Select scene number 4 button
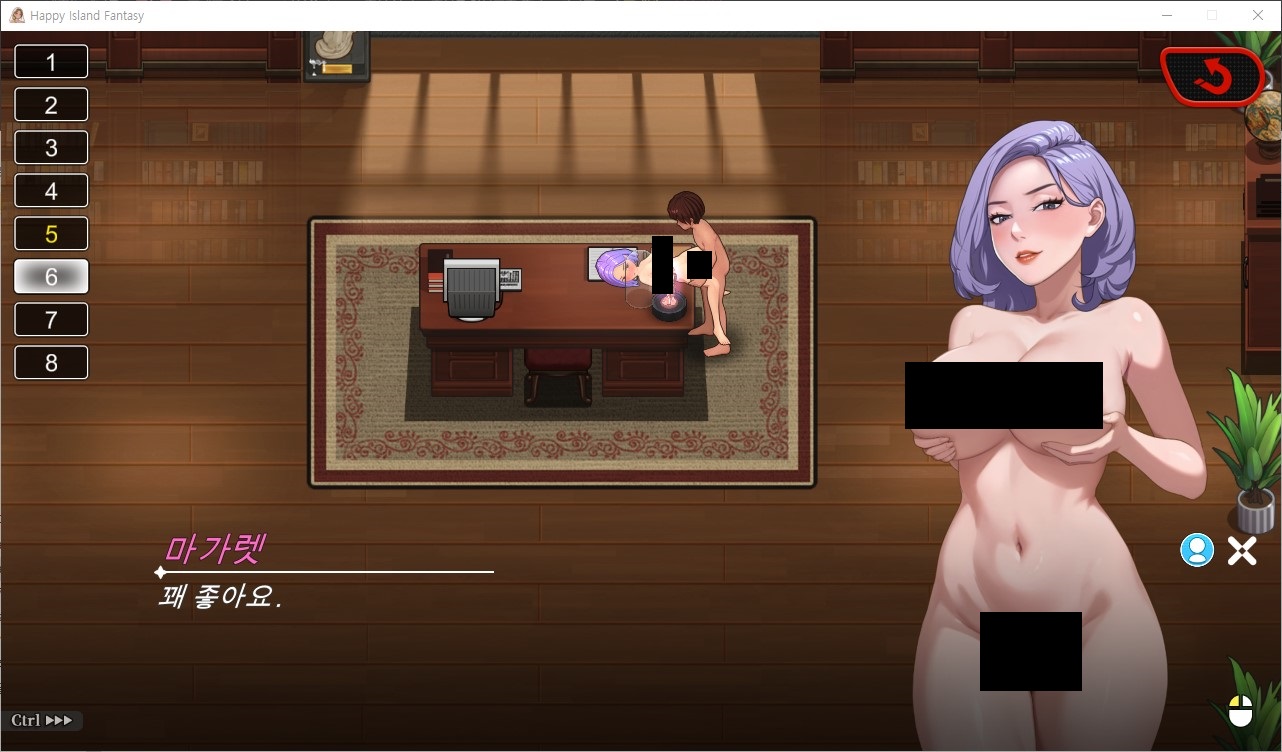The image size is (1282, 752). (x=51, y=191)
